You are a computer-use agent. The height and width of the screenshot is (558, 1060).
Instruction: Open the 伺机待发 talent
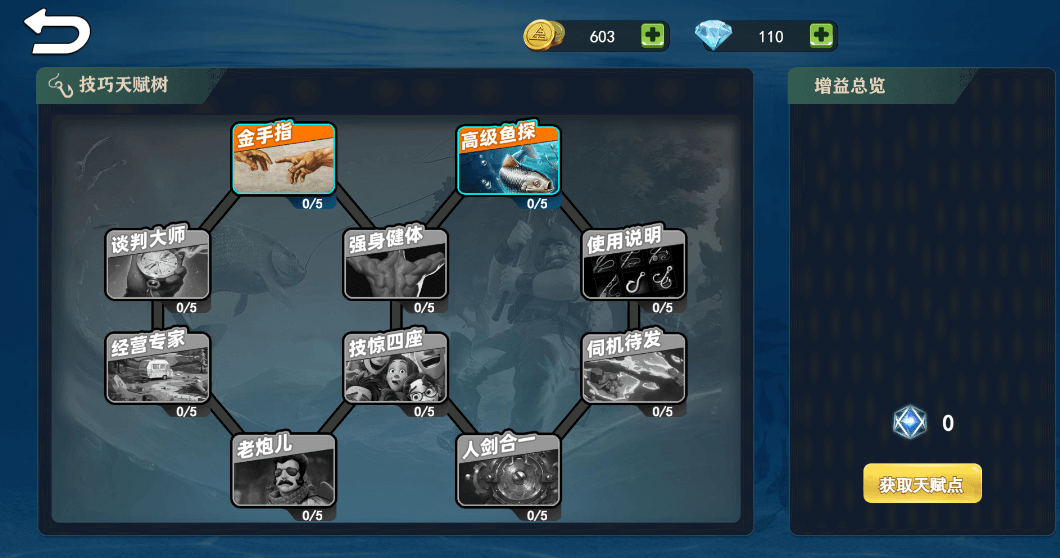click(634, 368)
